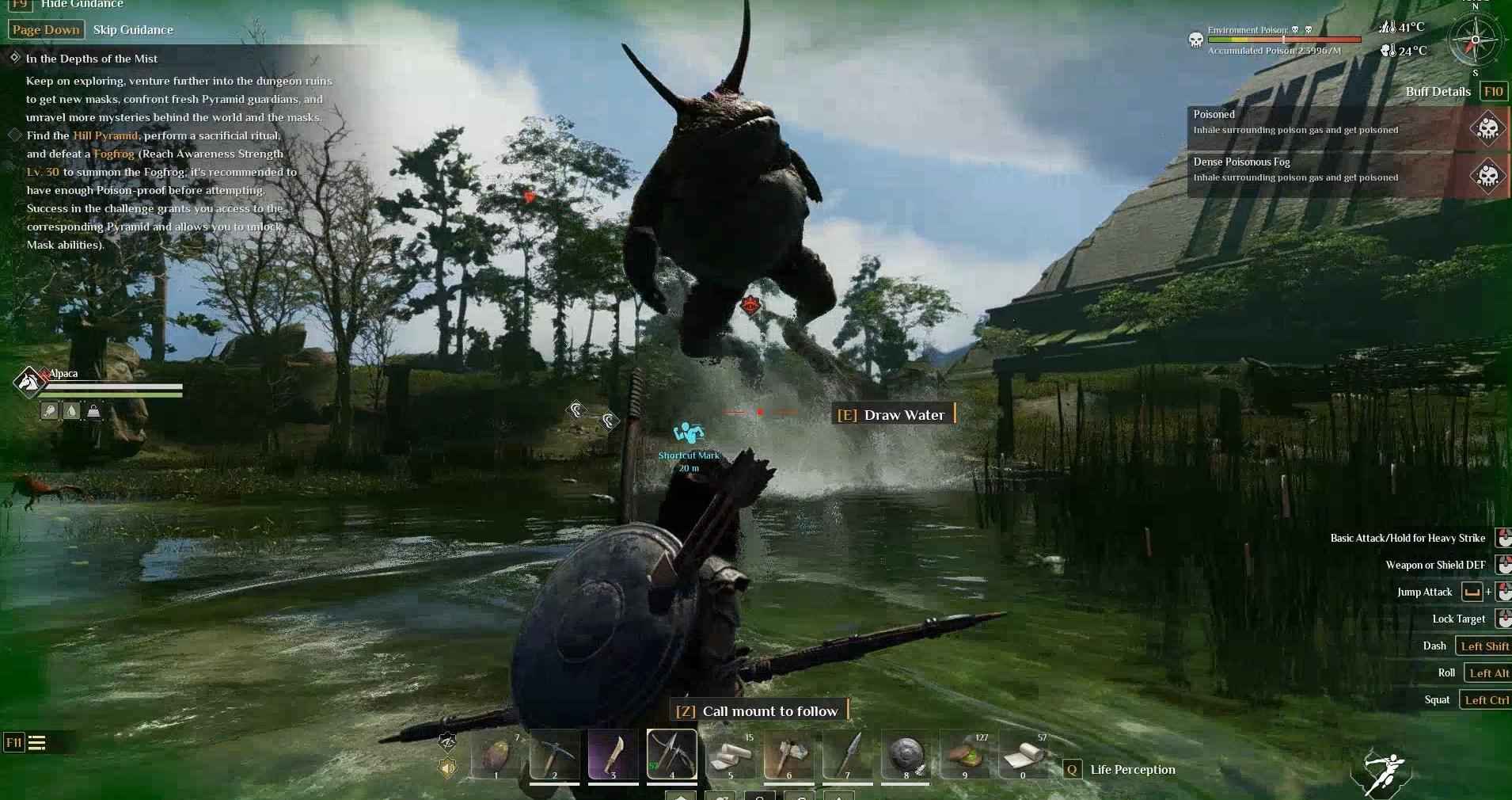Open the Poisoned debuff skull icon

pos(1488,127)
